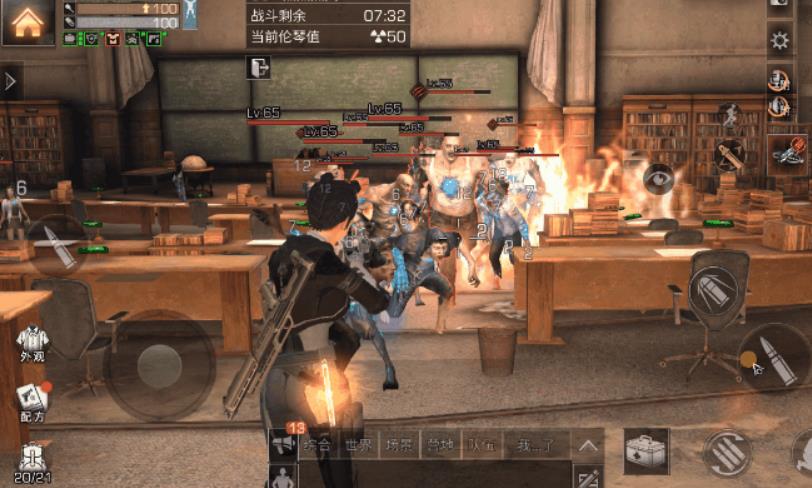Open the camera screenshot button
The height and width of the screenshot is (488, 812).
click(780, 5)
